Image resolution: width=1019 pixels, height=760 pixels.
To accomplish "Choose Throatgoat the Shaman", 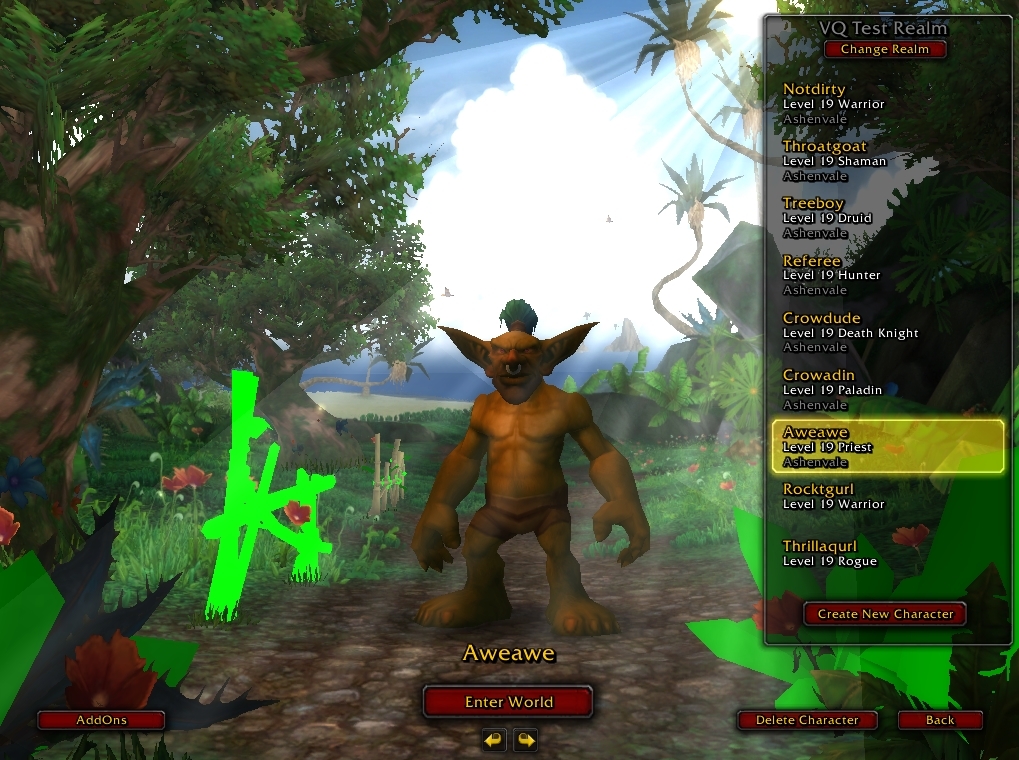I will [885, 161].
